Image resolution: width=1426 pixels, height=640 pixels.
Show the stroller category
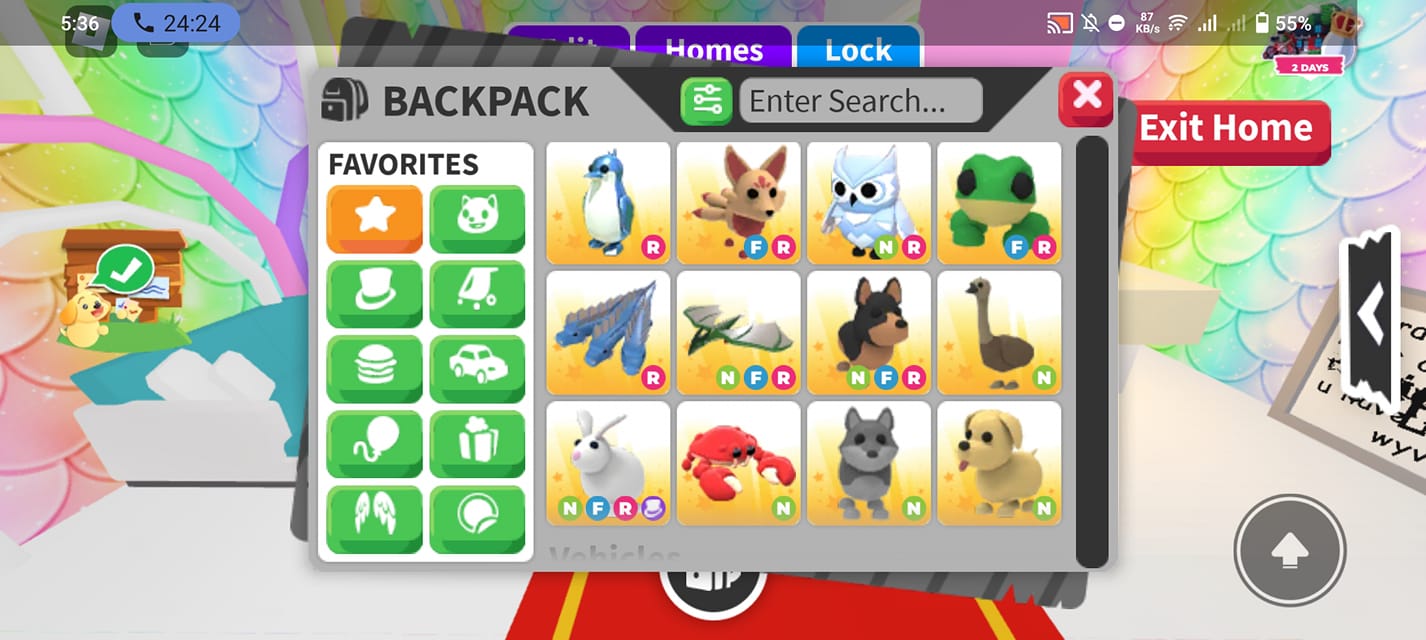pyautogui.click(x=477, y=293)
